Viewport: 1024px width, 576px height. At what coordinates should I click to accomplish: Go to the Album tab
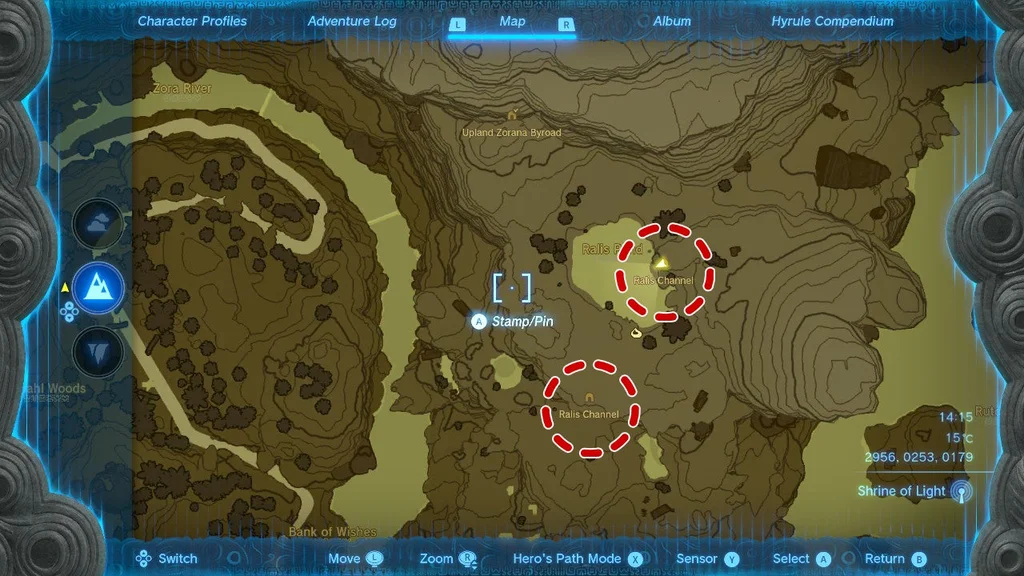(x=672, y=21)
